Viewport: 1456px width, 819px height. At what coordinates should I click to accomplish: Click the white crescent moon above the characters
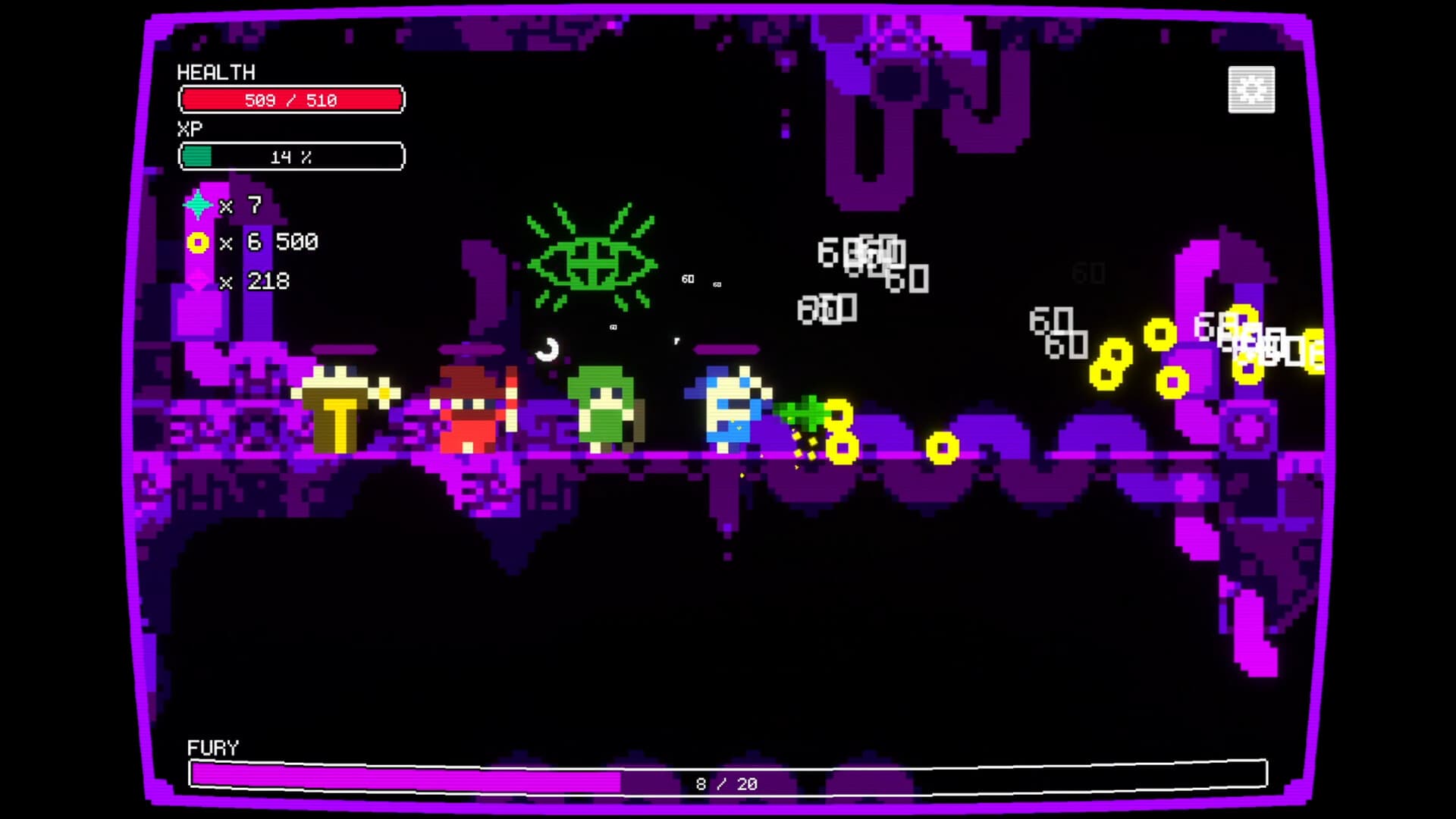pyautogui.click(x=546, y=351)
